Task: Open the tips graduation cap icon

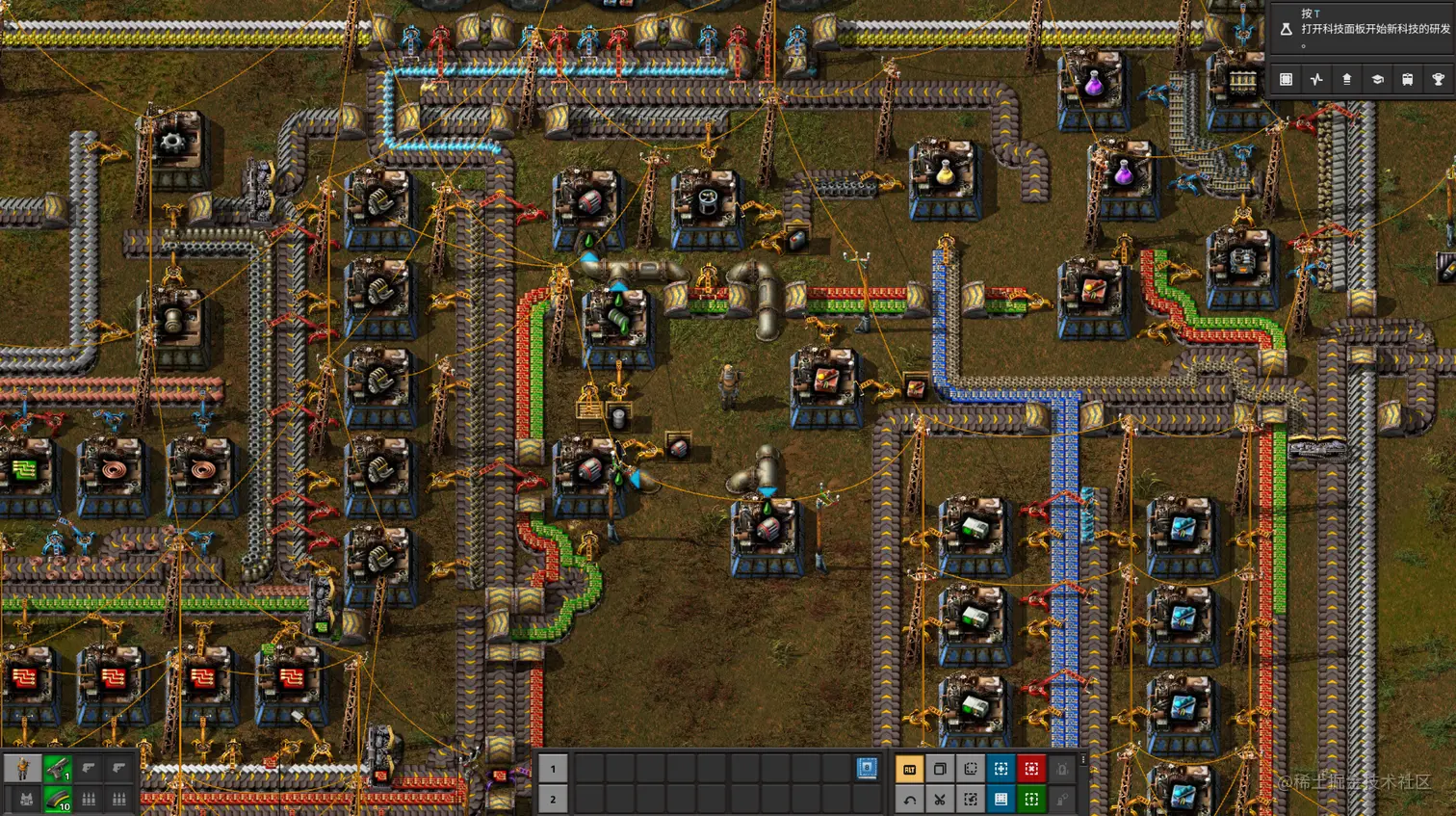Action: tap(1377, 80)
